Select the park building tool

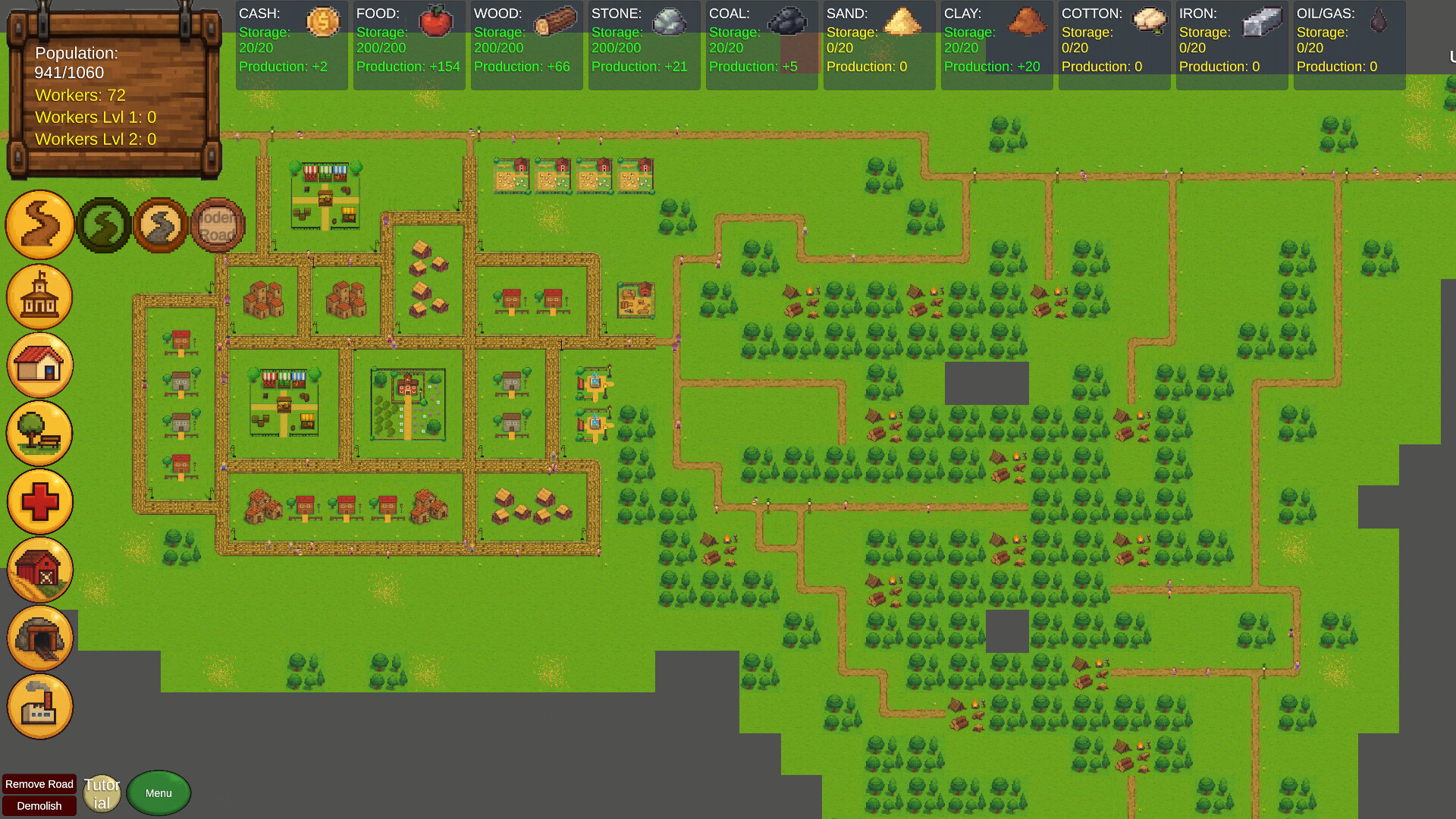(39, 433)
